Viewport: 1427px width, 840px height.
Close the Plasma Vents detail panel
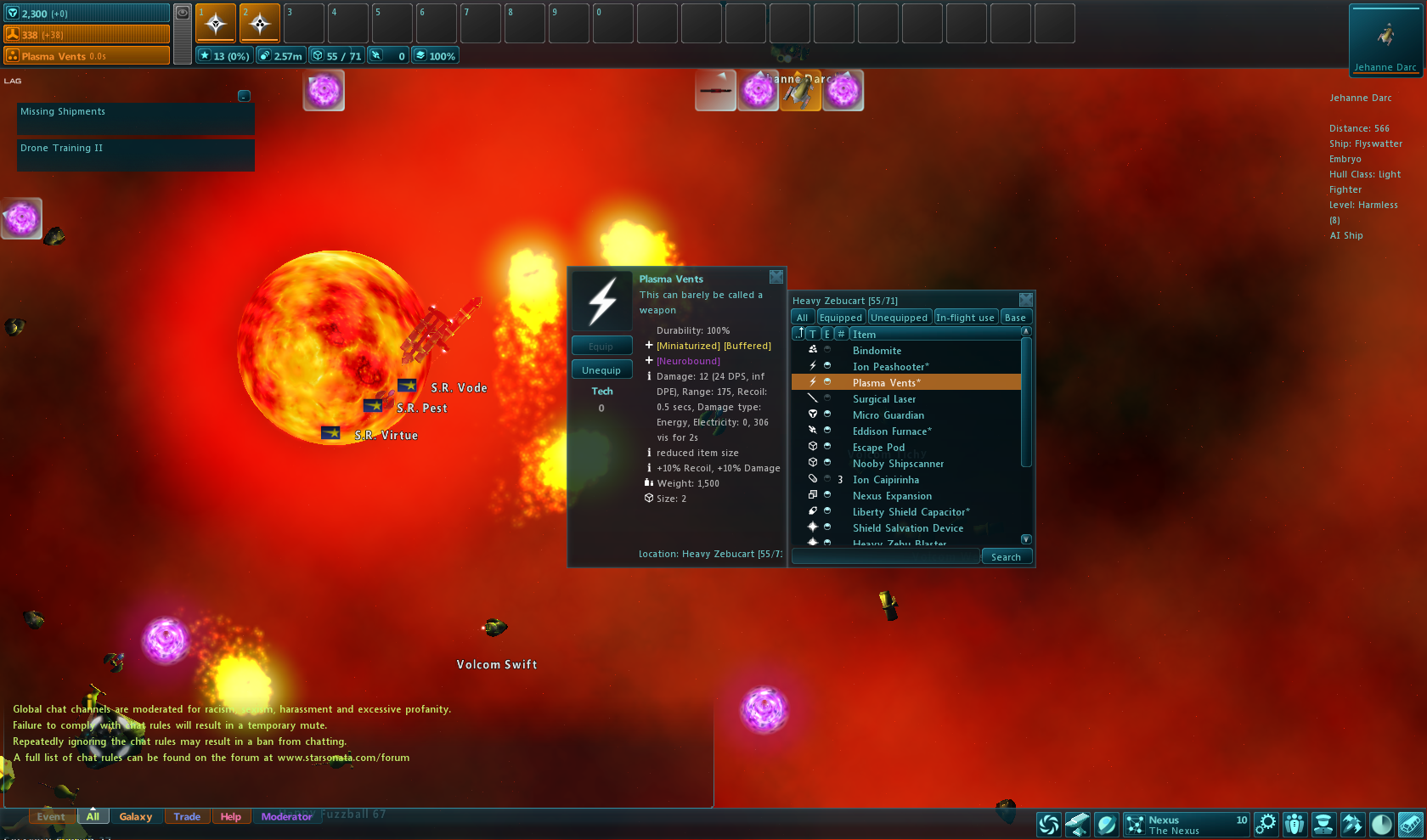coord(776,277)
